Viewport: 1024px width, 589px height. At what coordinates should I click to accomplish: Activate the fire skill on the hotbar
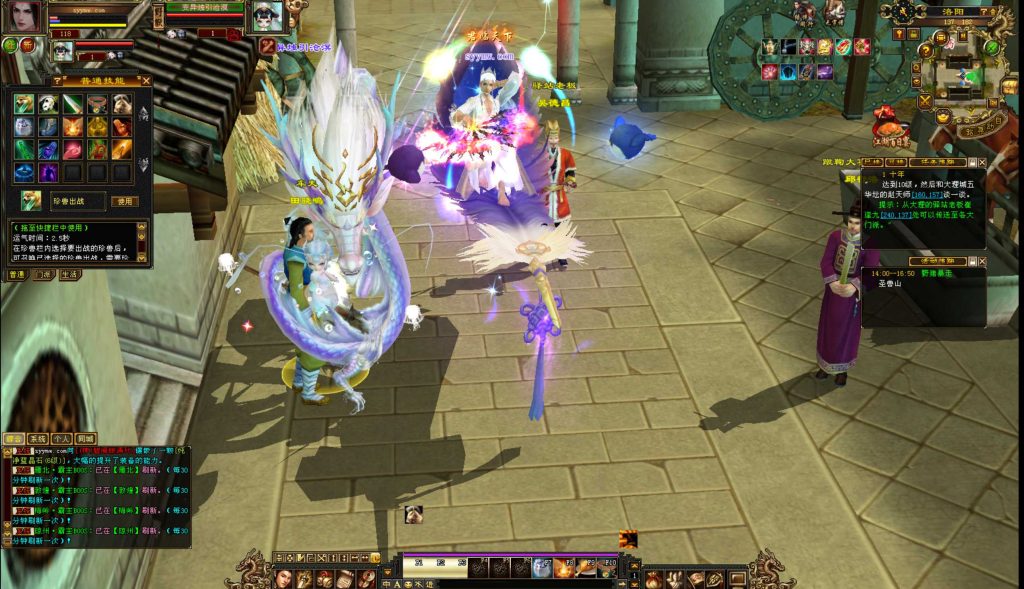(563, 568)
